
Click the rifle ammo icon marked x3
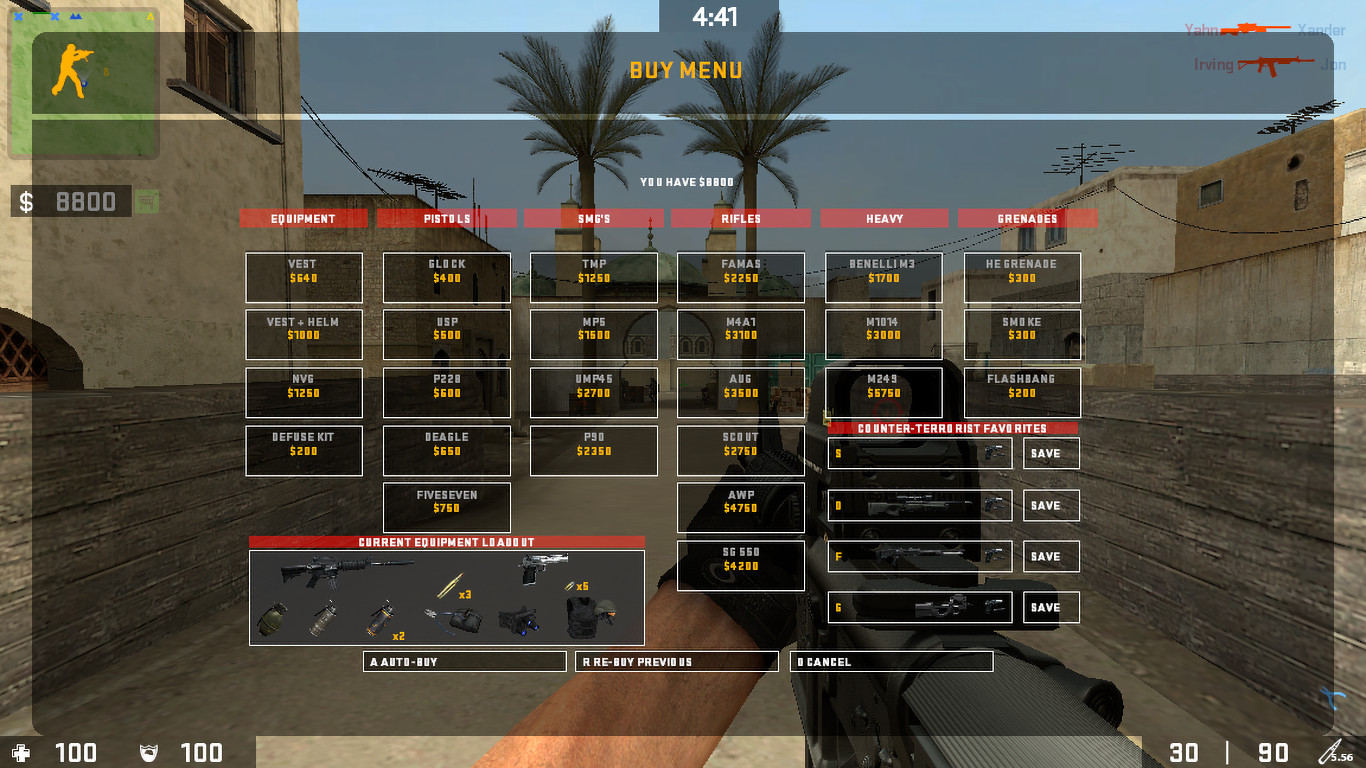(451, 582)
